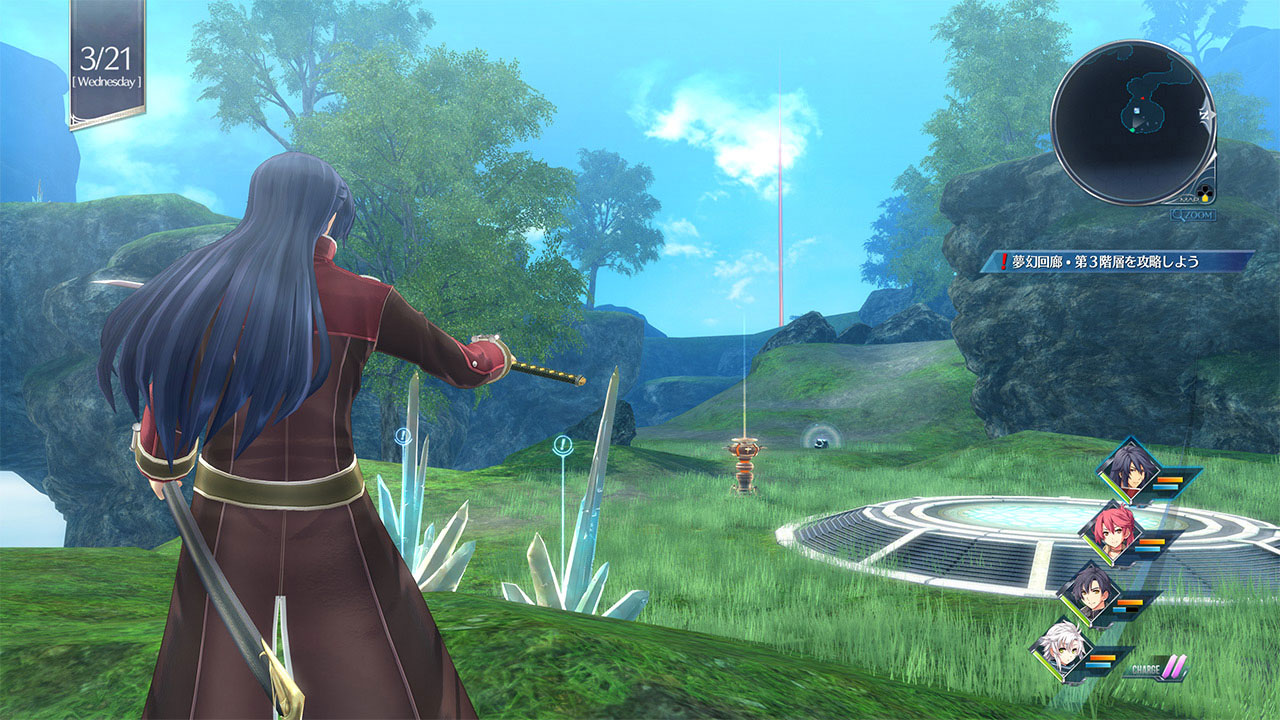Choose the red-haired party member portrait
Screen dimensions: 1280x720
1111,531
